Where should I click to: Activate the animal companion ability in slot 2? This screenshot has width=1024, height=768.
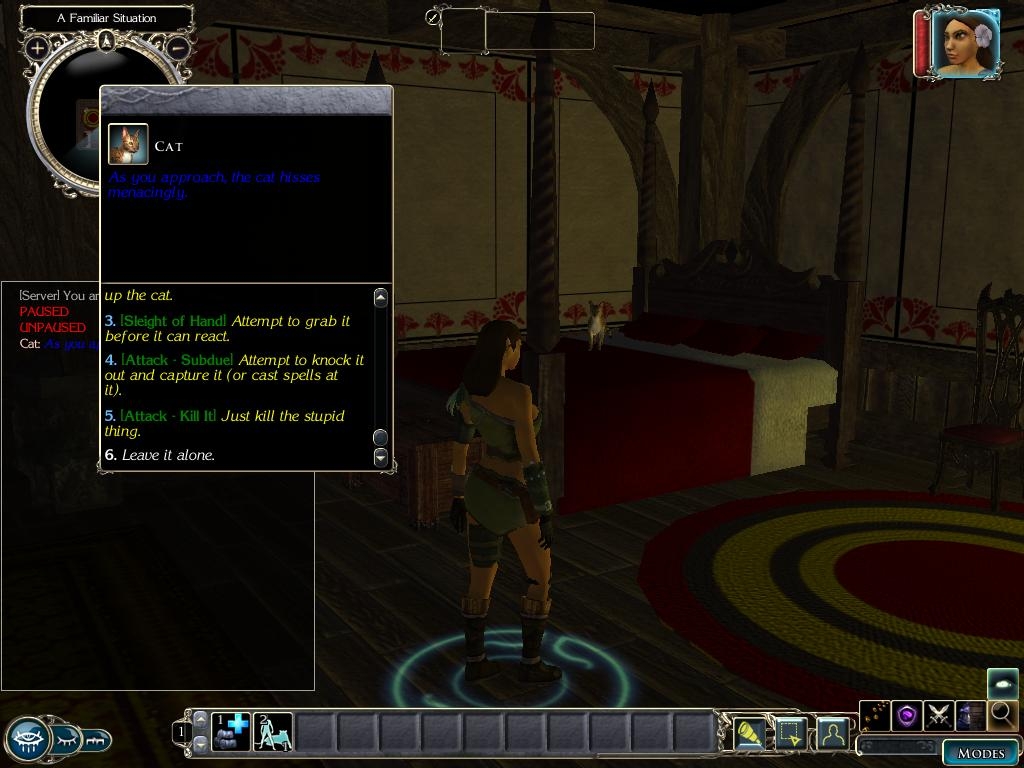pos(273,732)
